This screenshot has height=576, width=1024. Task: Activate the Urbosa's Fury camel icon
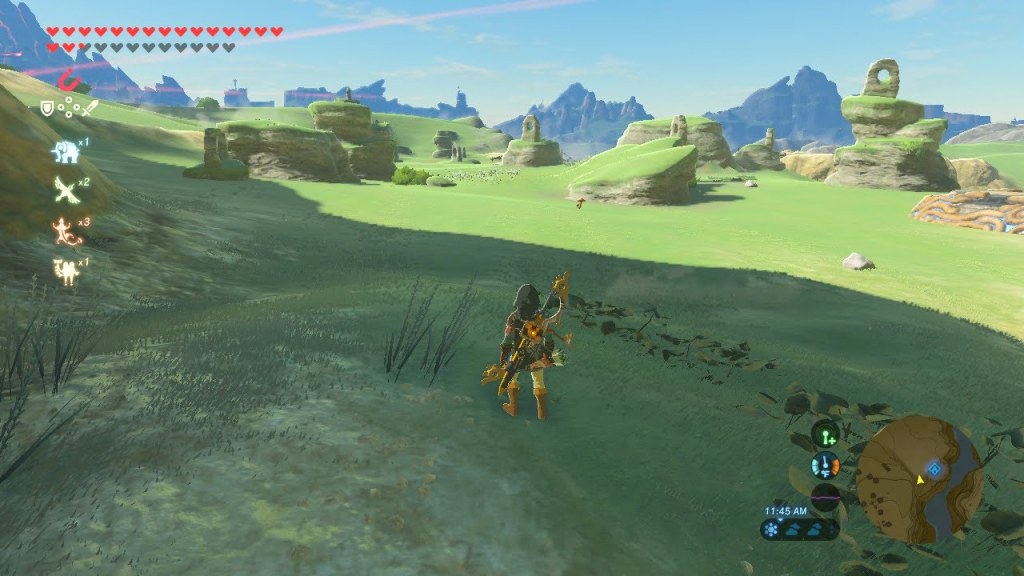(x=65, y=271)
